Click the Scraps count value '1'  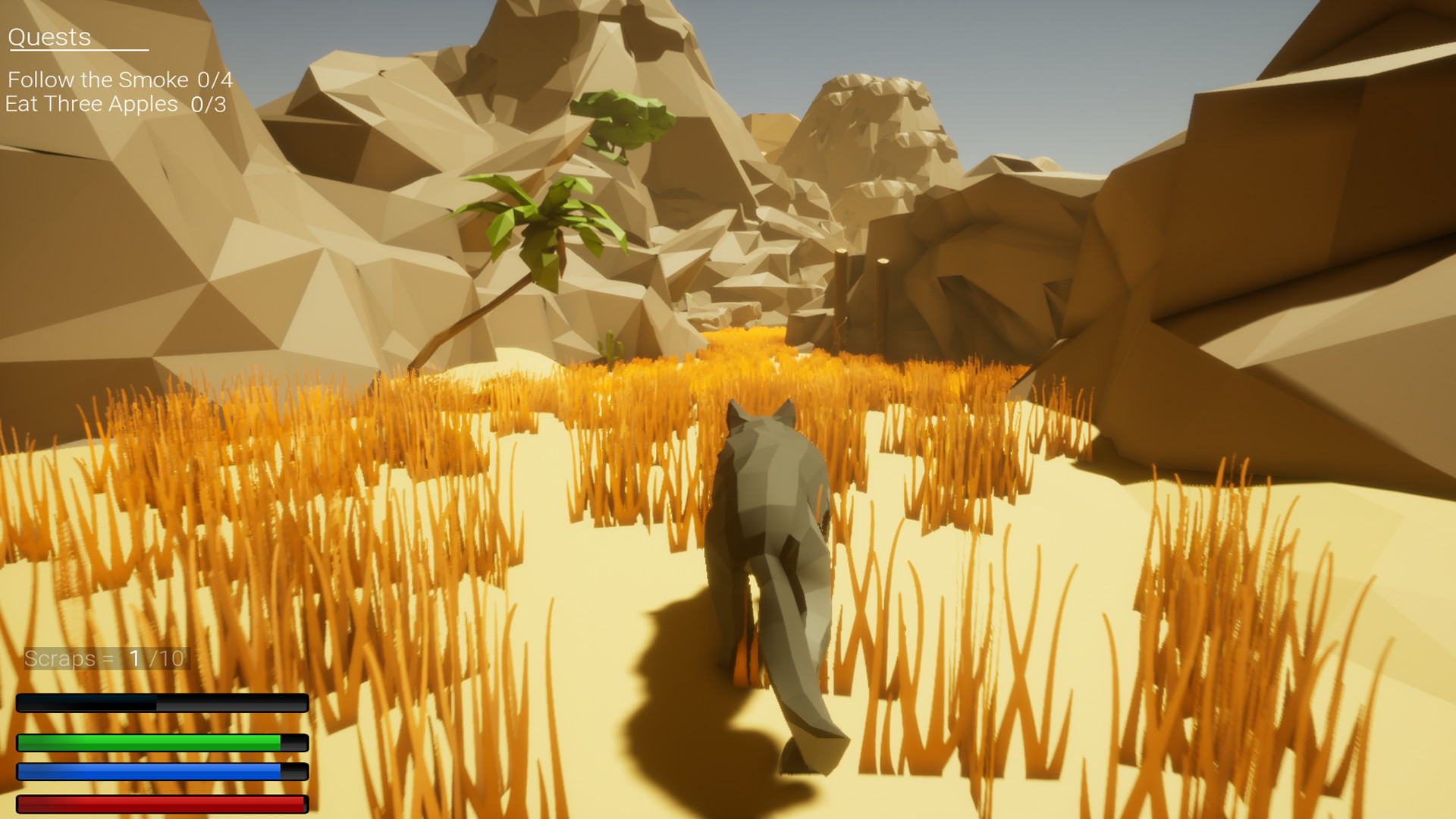click(136, 658)
